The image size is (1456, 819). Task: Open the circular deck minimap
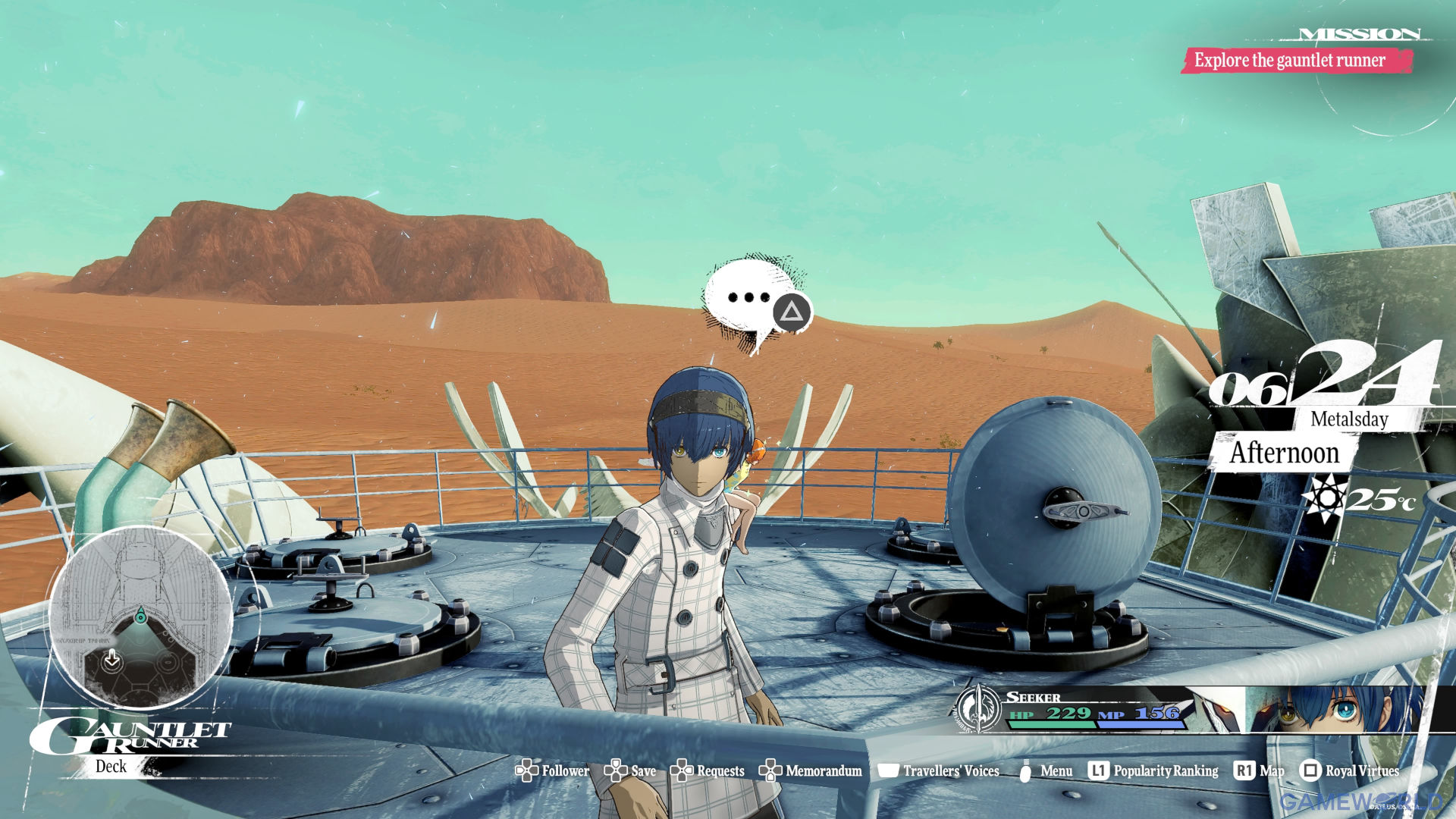pyautogui.click(x=140, y=618)
